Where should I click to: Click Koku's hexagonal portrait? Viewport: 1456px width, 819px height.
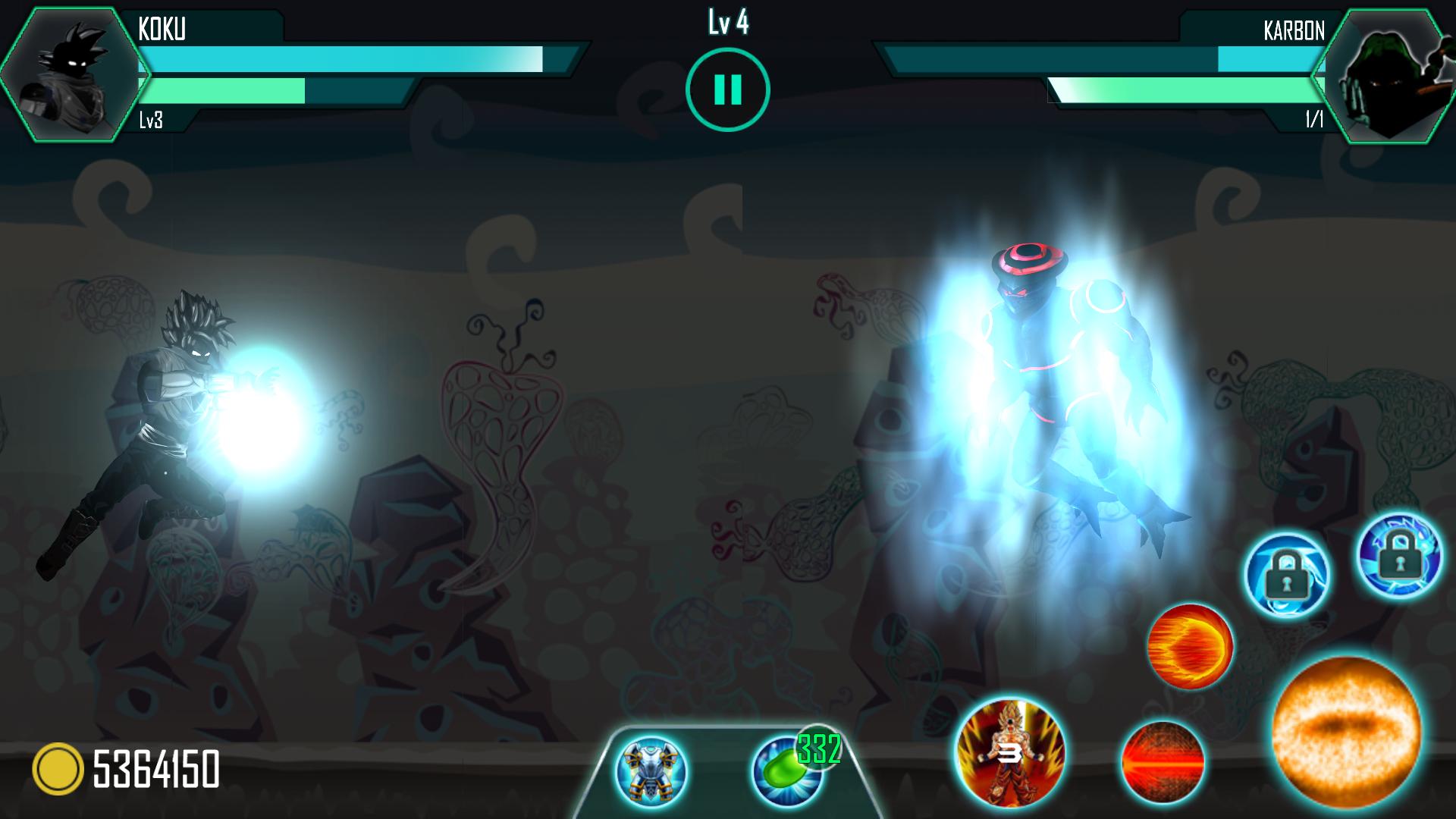pos(74,74)
